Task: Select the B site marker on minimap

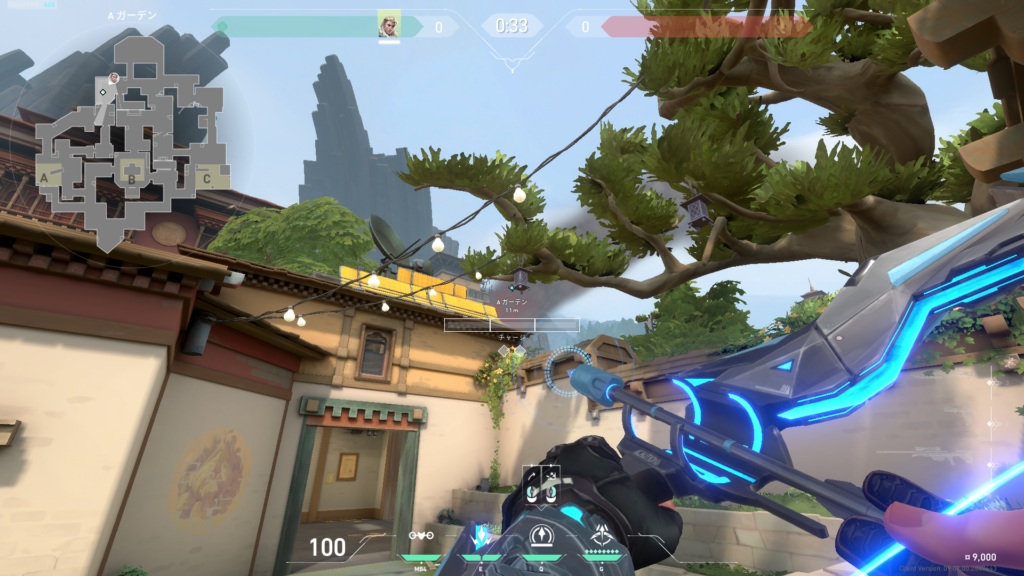Action: [130, 180]
